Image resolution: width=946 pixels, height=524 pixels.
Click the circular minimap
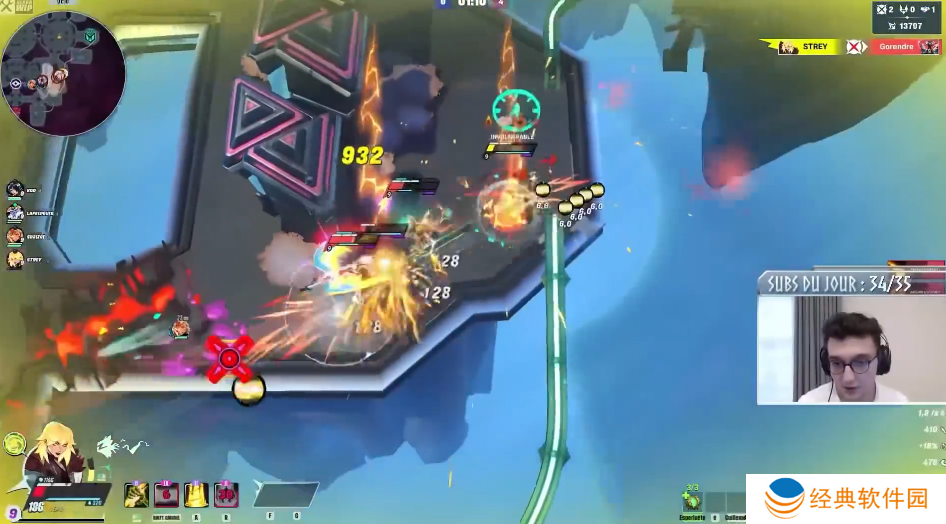[62, 73]
